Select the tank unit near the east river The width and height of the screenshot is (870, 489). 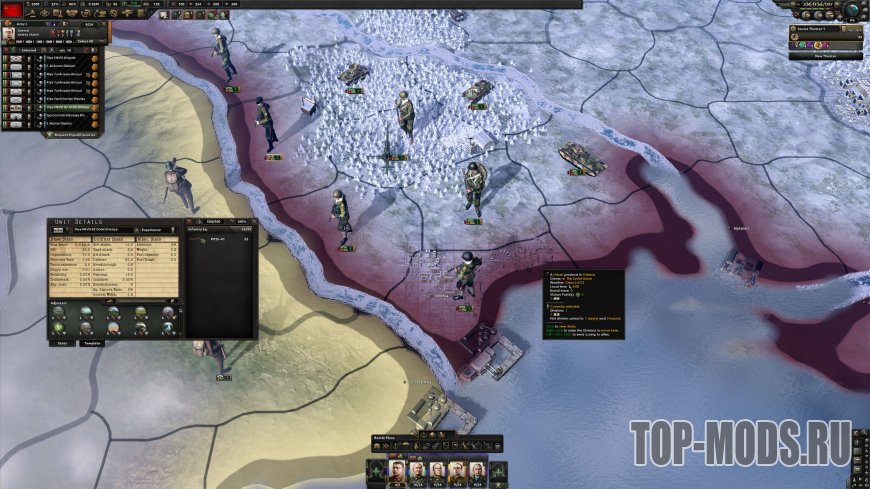[x=575, y=156]
